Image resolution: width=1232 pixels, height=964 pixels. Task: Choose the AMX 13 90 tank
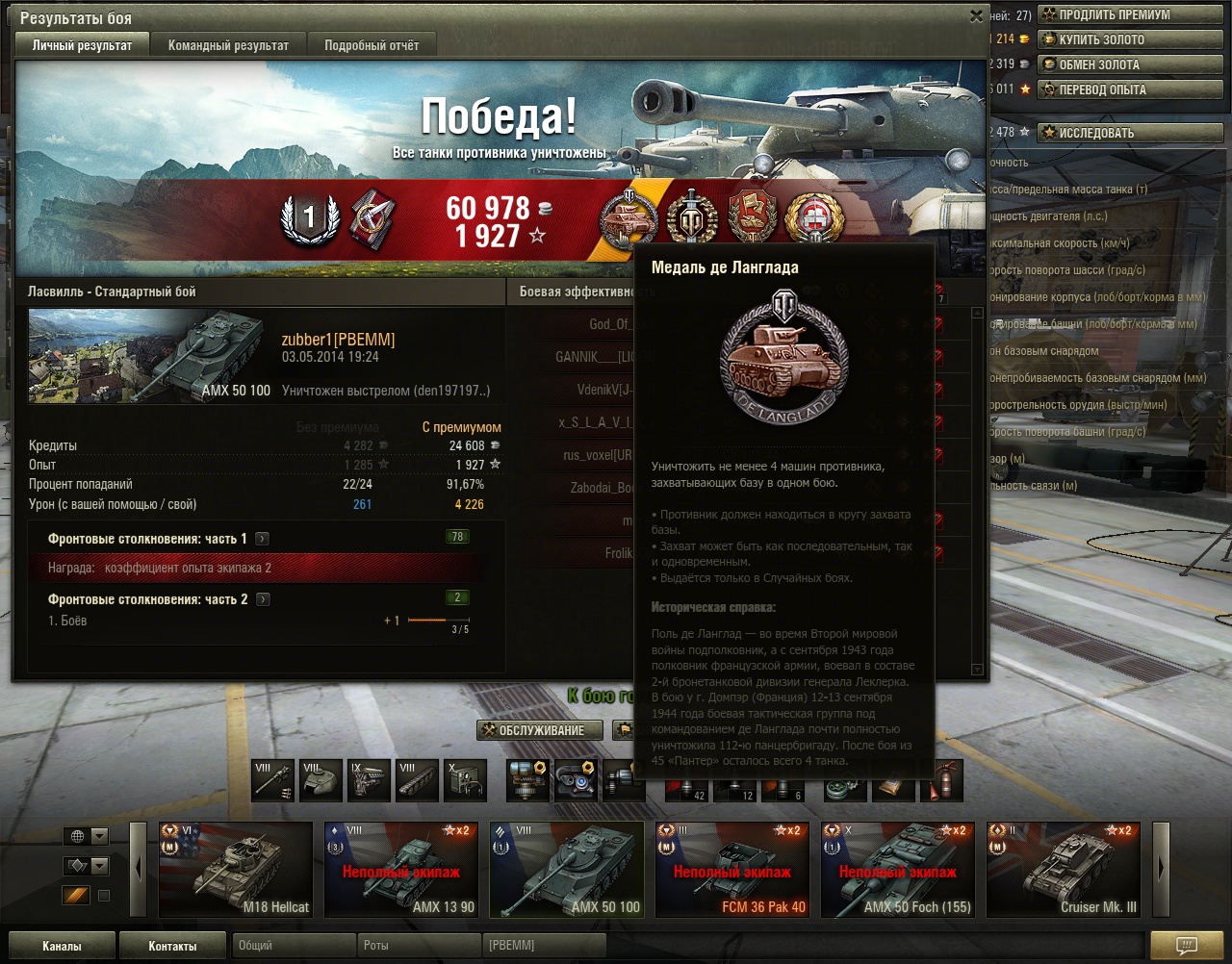(x=401, y=869)
